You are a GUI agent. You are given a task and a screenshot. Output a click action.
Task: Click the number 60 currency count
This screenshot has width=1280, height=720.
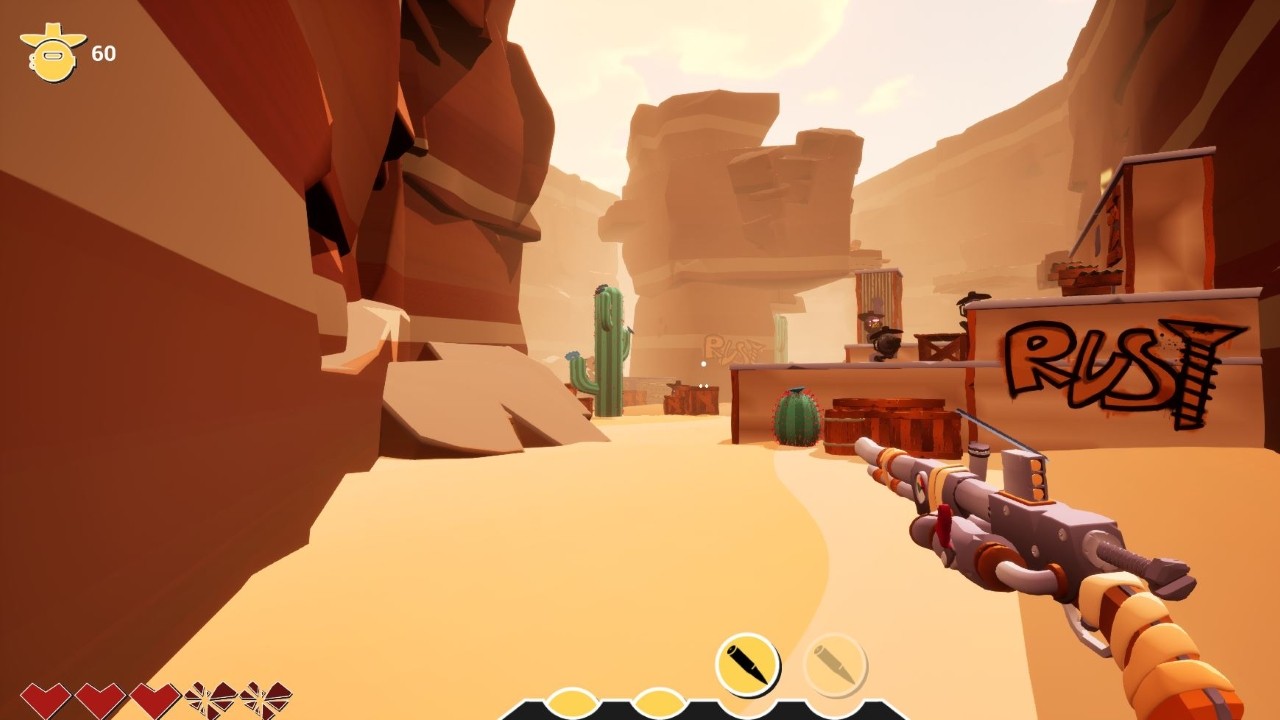[104, 51]
